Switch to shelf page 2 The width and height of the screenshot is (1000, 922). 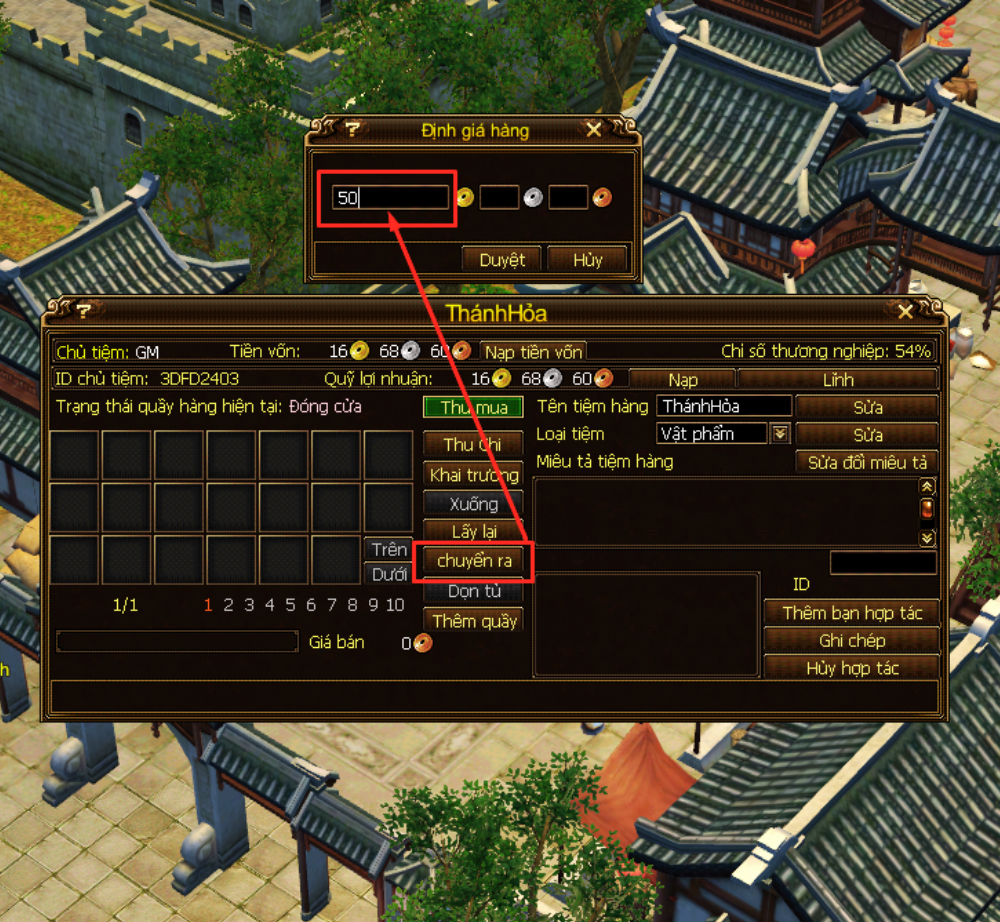228,605
